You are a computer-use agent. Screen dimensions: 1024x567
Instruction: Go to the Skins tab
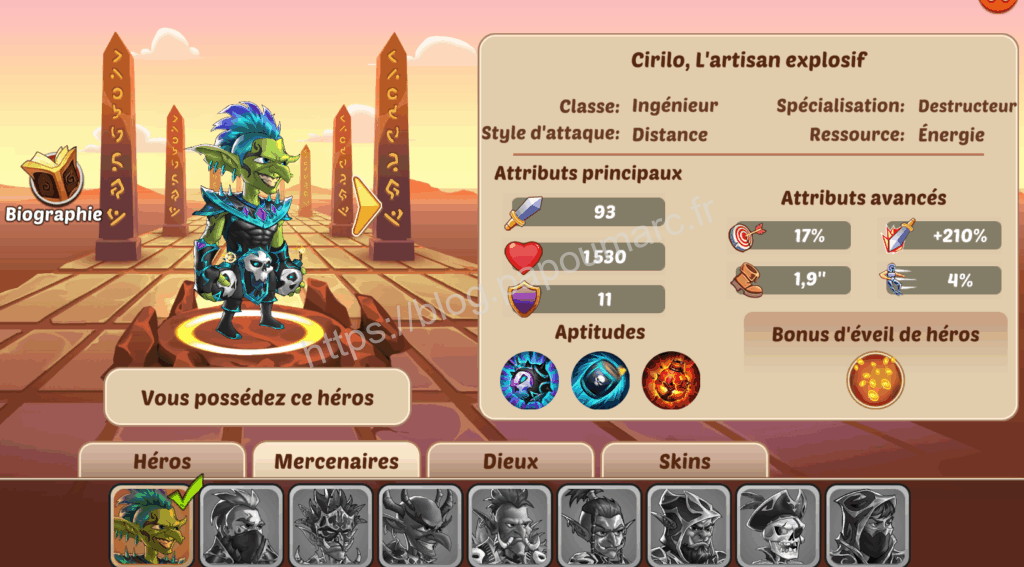(x=685, y=461)
